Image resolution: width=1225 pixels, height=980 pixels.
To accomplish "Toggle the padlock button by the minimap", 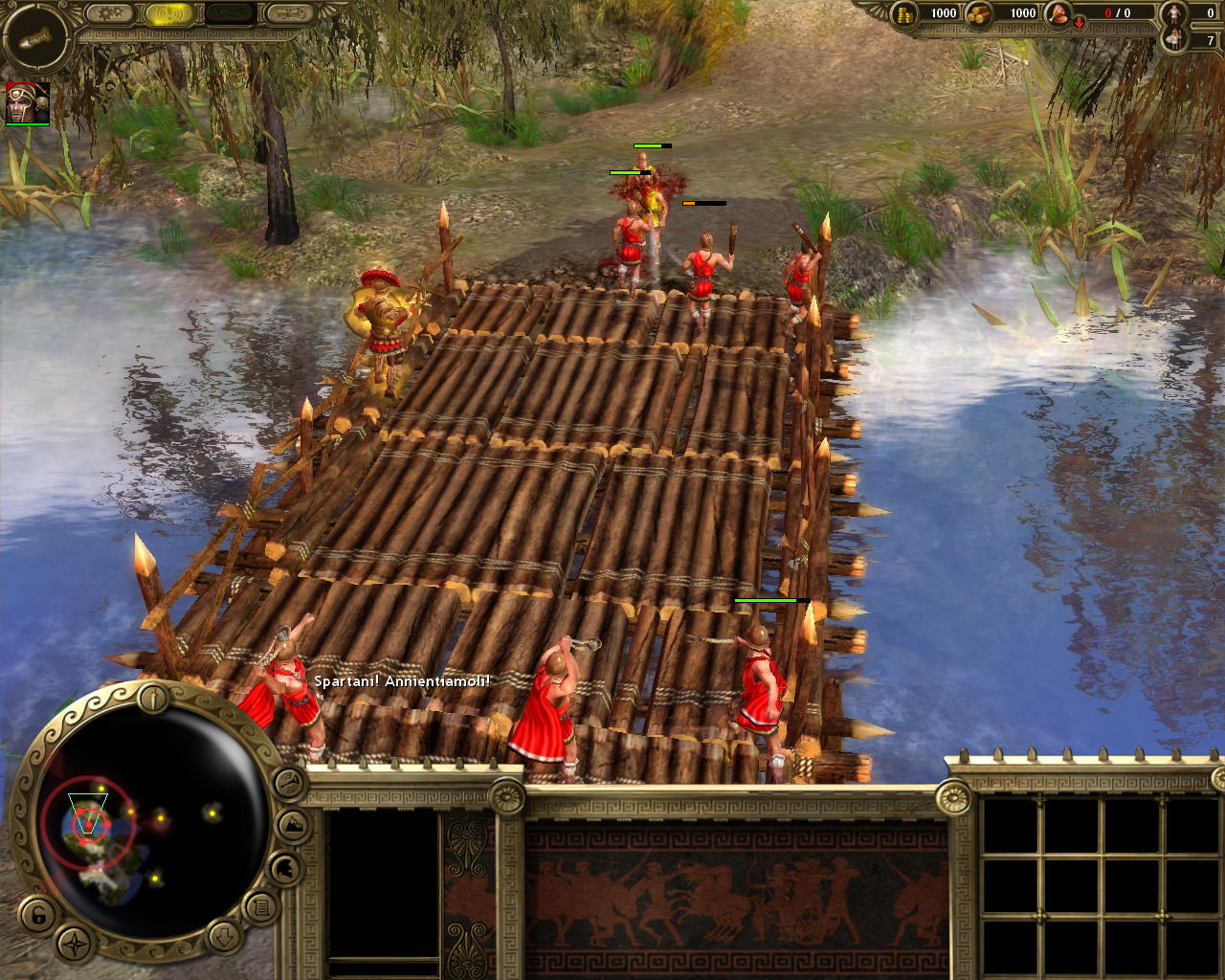I will pos(39,914).
